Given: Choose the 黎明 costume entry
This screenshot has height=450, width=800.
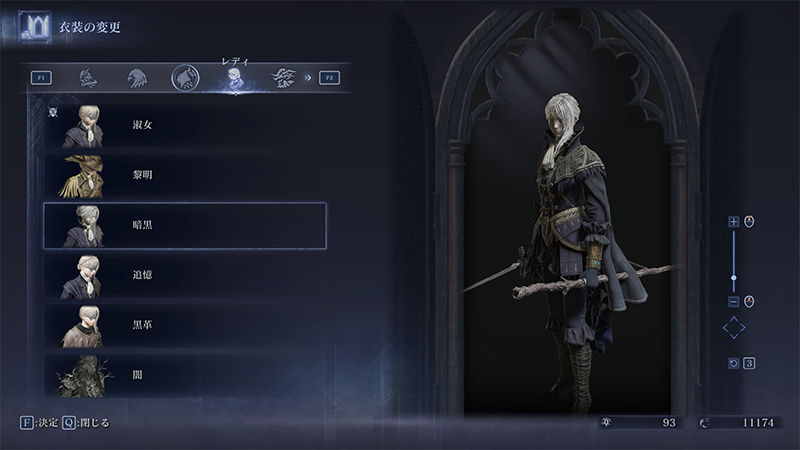Looking at the screenshot, I should point(185,175).
